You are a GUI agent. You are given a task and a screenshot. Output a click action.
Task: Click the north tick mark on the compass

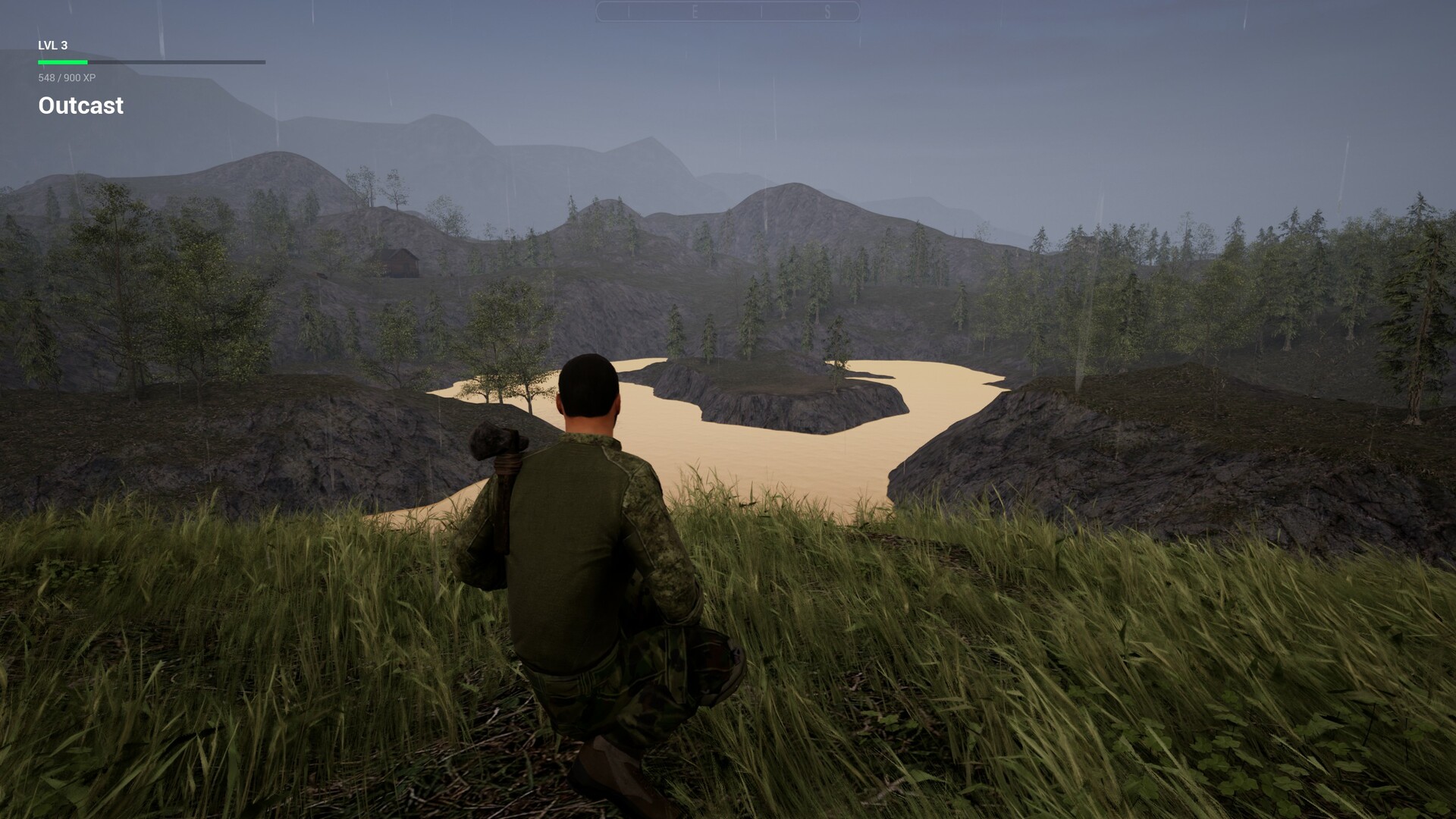pyautogui.click(x=629, y=9)
